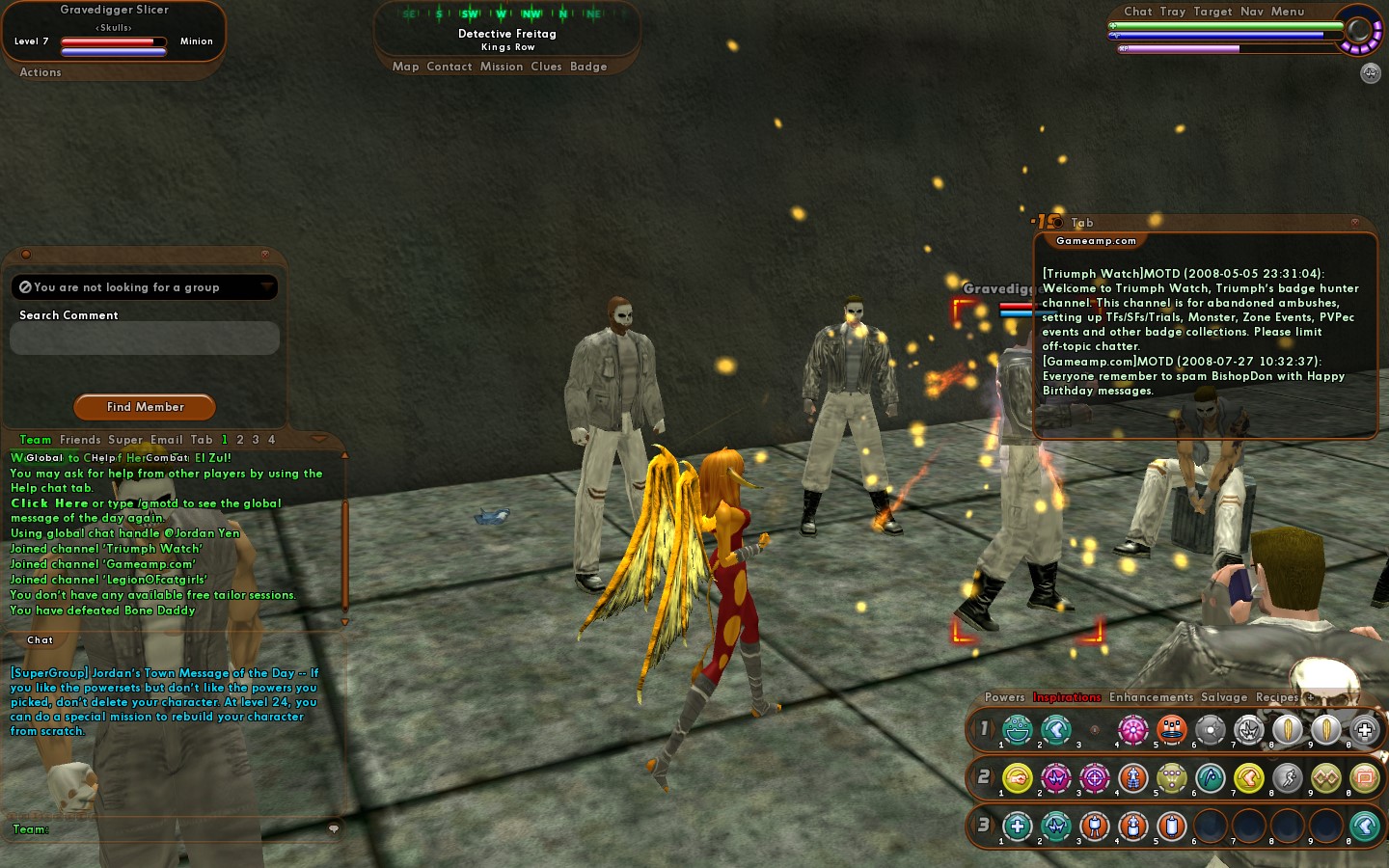Switch to the Salvage tab

point(1224,697)
